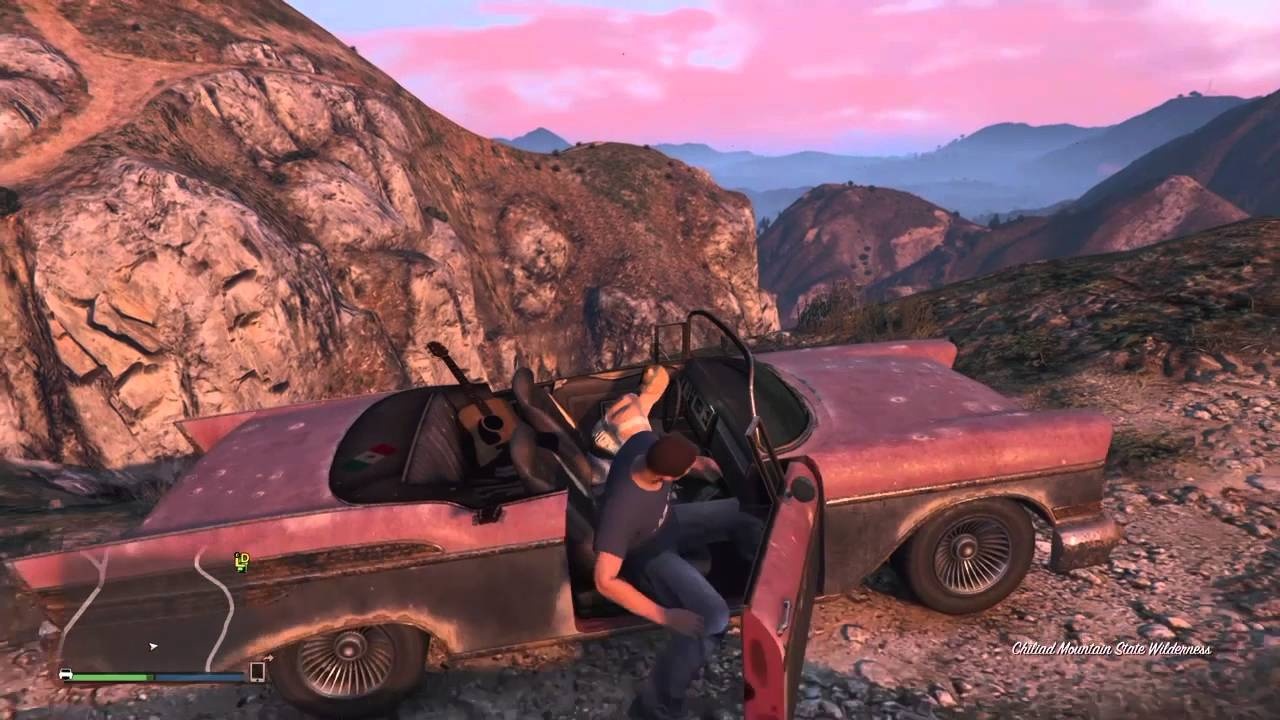Click the green health bar under the minimap

110,676
